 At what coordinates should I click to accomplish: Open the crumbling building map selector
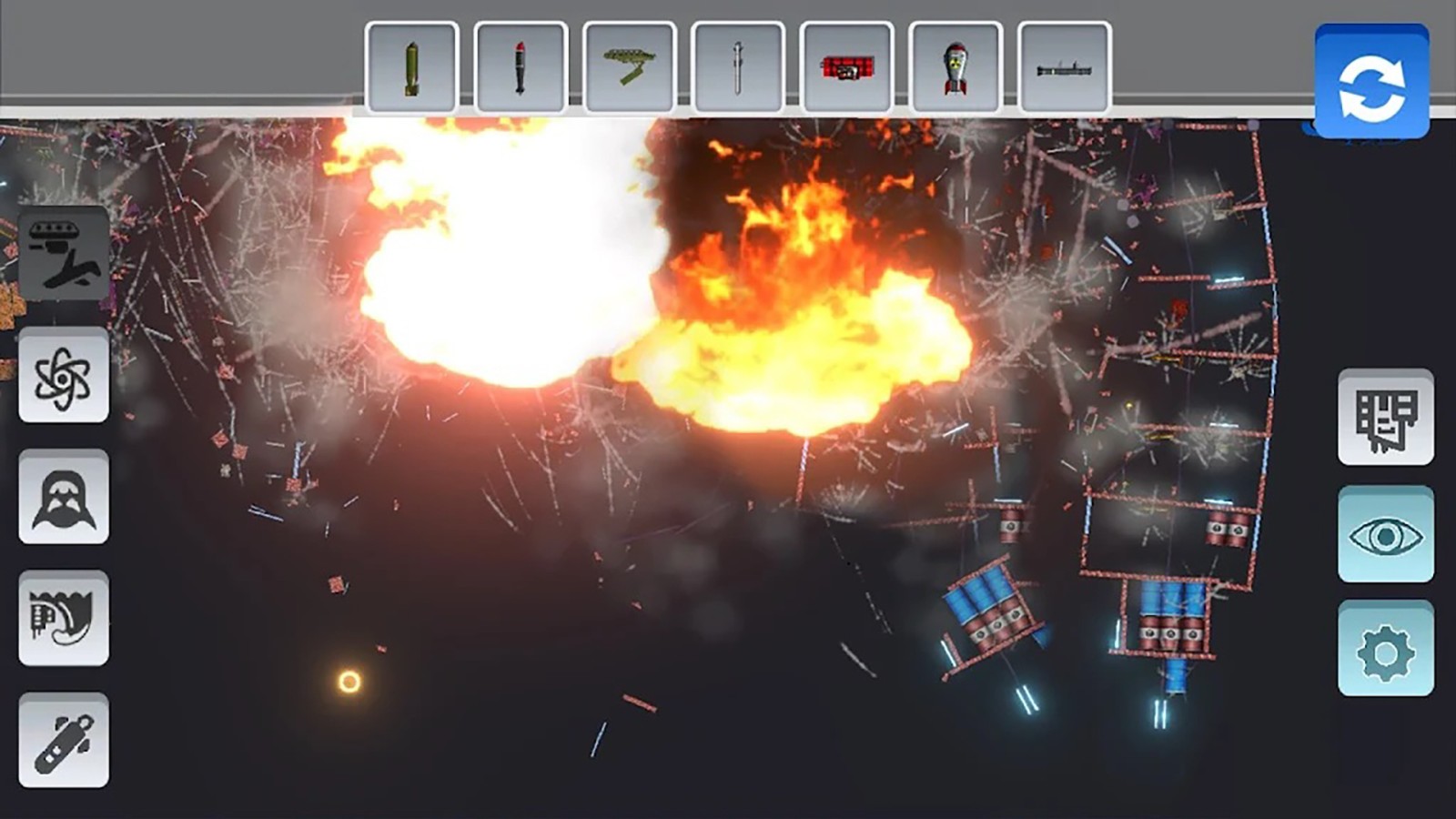(x=1385, y=418)
